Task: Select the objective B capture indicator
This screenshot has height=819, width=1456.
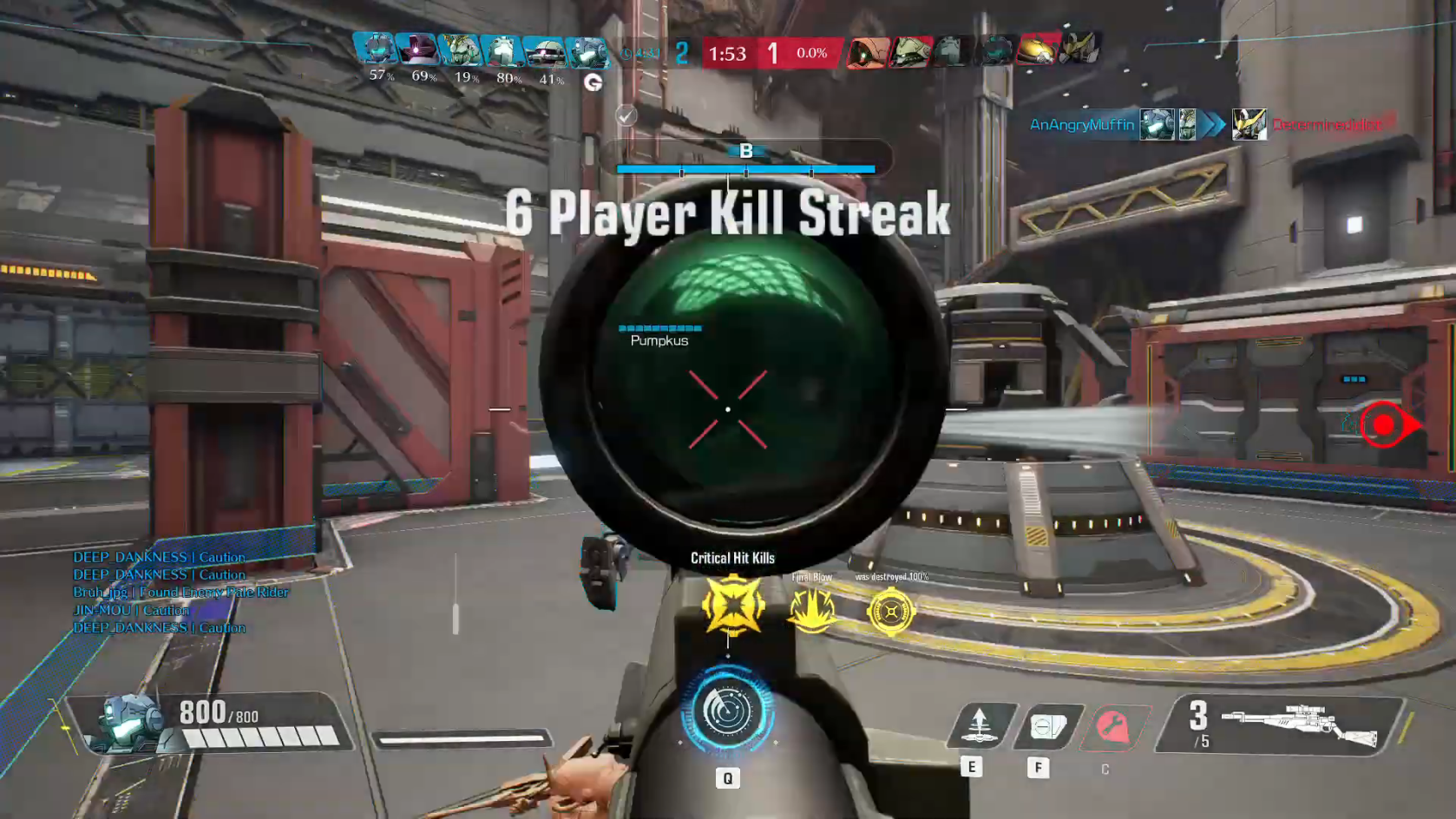Action: click(x=745, y=152)
